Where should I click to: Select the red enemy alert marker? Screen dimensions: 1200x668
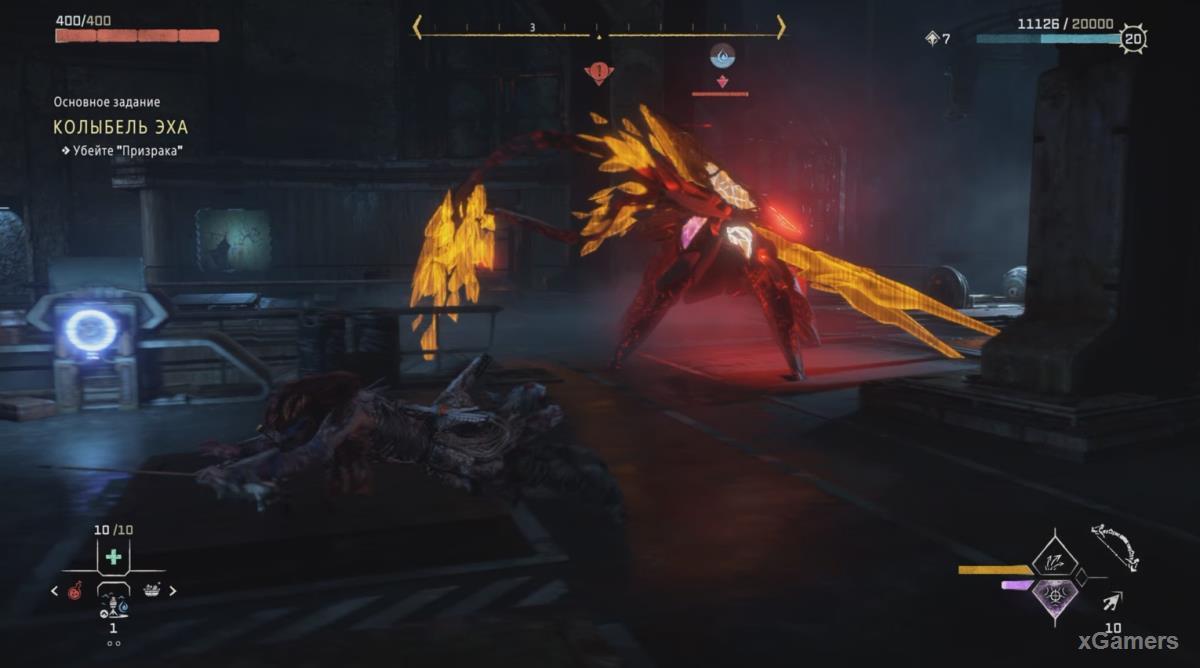[599, 72]
